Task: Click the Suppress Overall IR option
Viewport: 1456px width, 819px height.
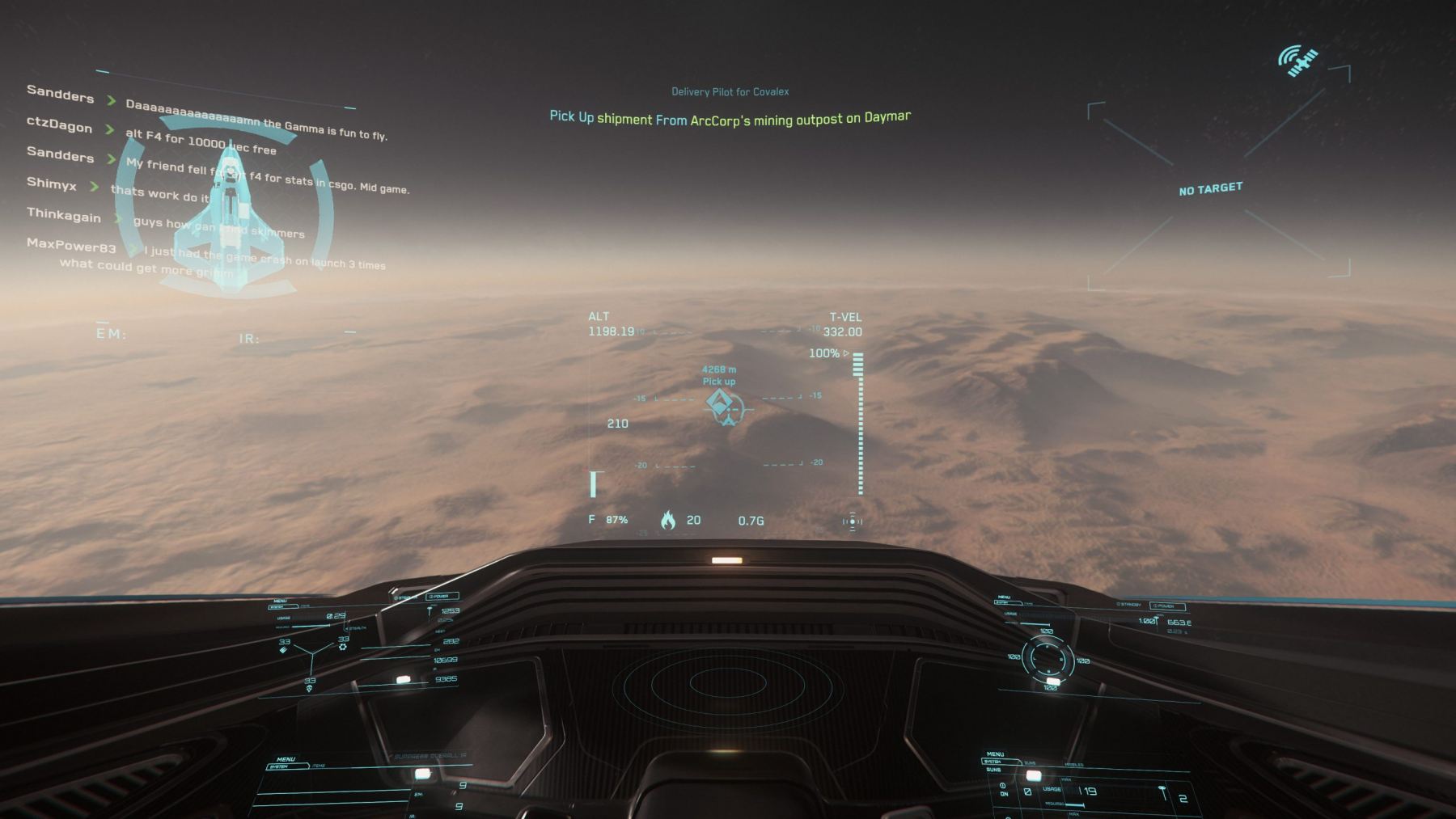Action: tap(430, 757)
